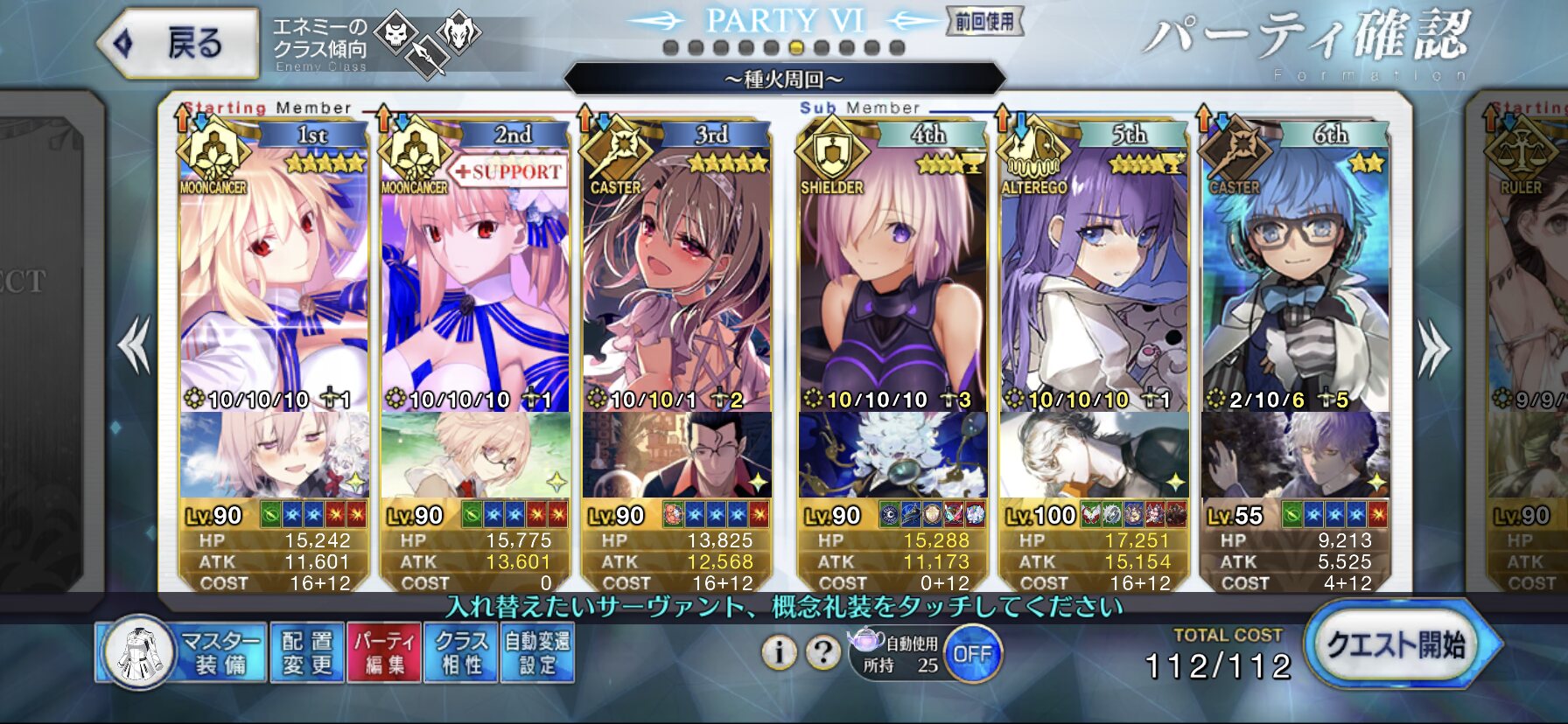Viewport: 1568px width, 724px height.
Task: Open マスター装備 master equipment
Action: 182,652
